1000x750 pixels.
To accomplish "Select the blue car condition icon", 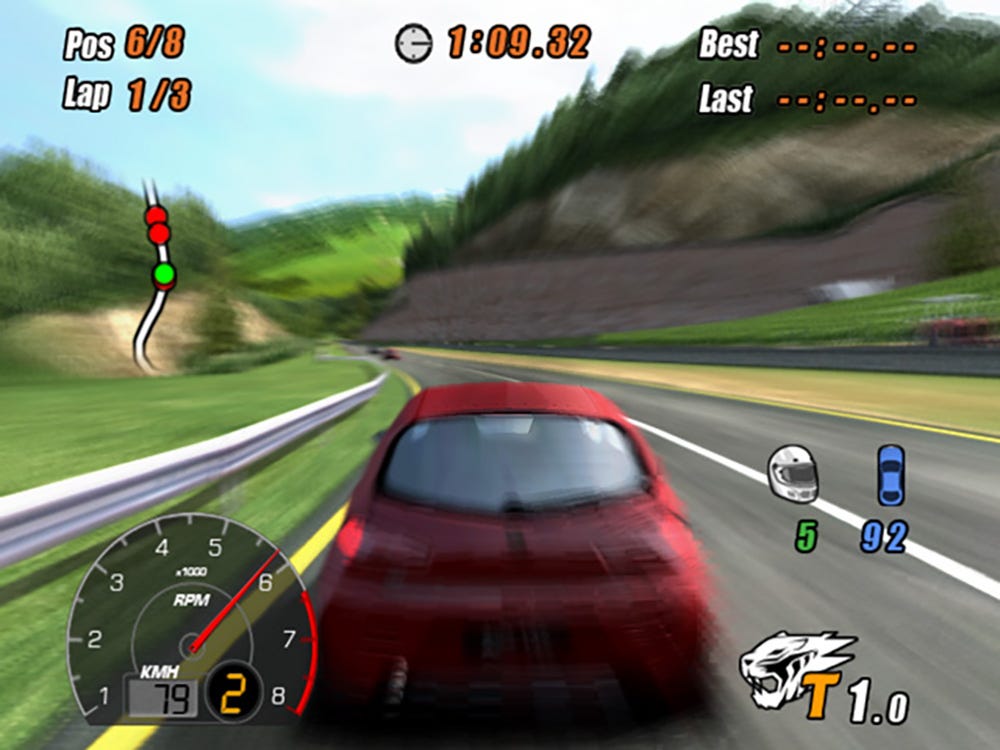I will pos(890,474).
